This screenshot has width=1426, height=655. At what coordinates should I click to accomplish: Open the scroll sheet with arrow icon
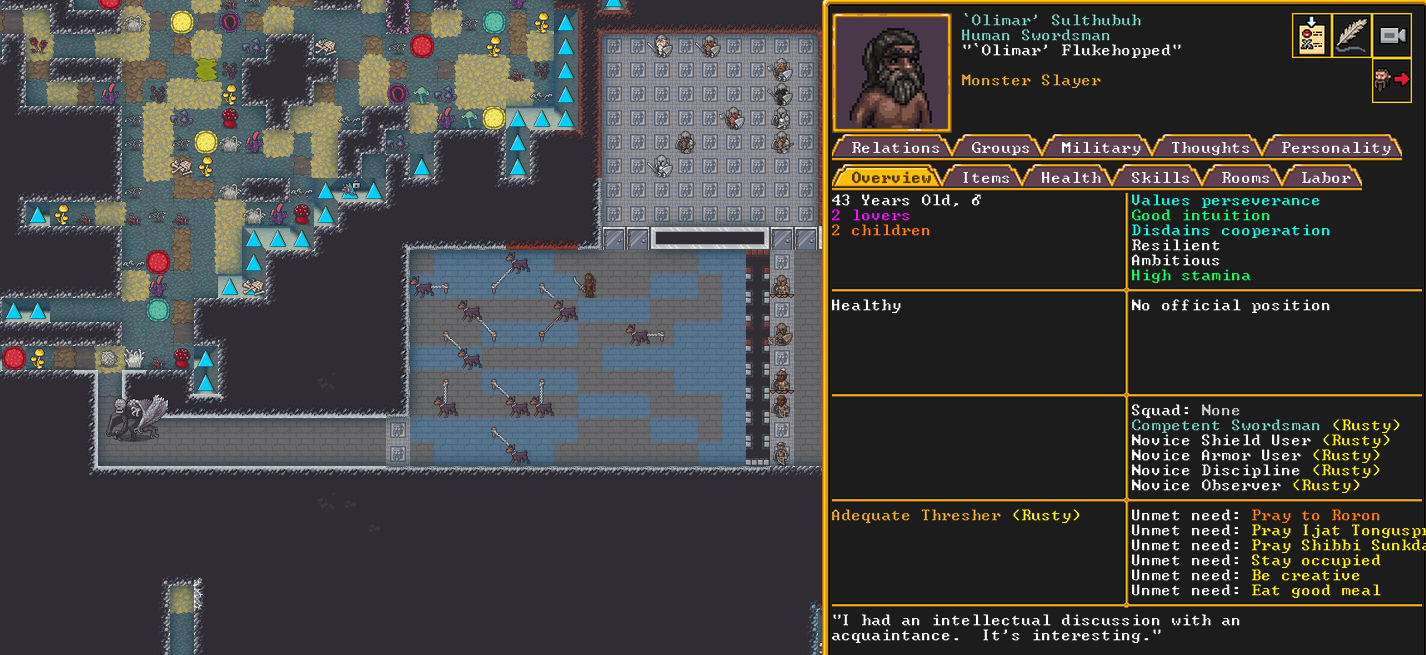[1311, 36]
